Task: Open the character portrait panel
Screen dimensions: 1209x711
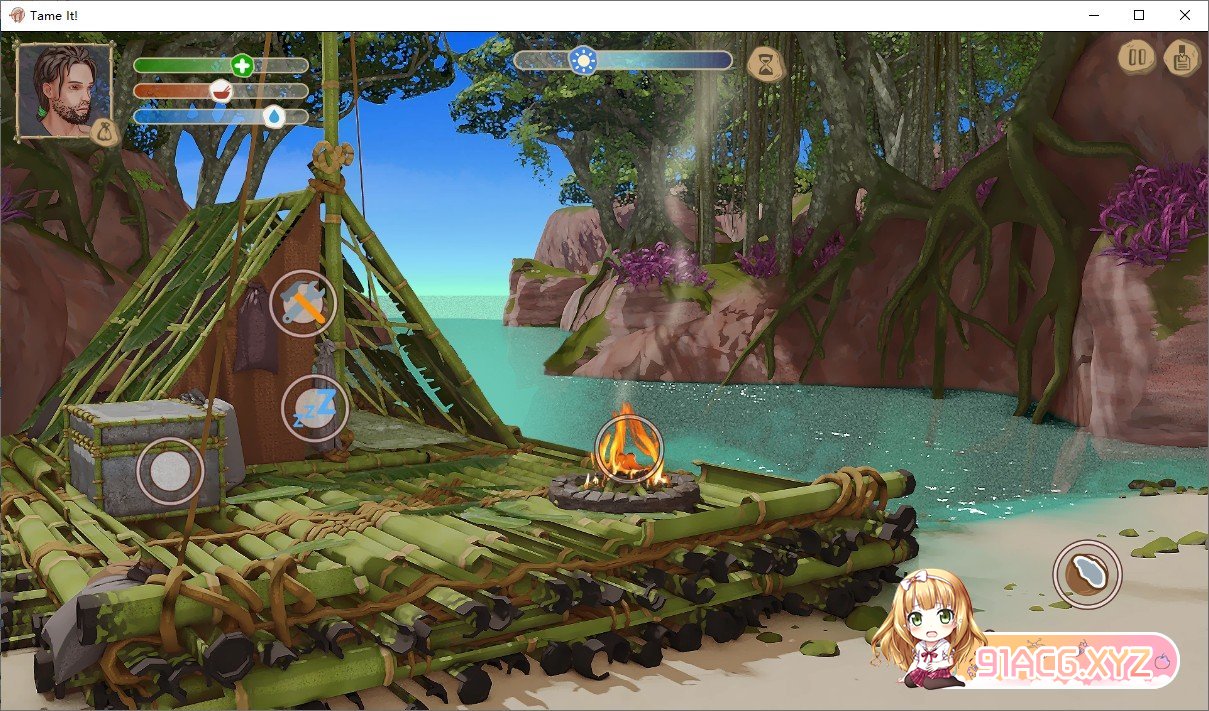Action: pyautogui.click(x=64, y=90)
